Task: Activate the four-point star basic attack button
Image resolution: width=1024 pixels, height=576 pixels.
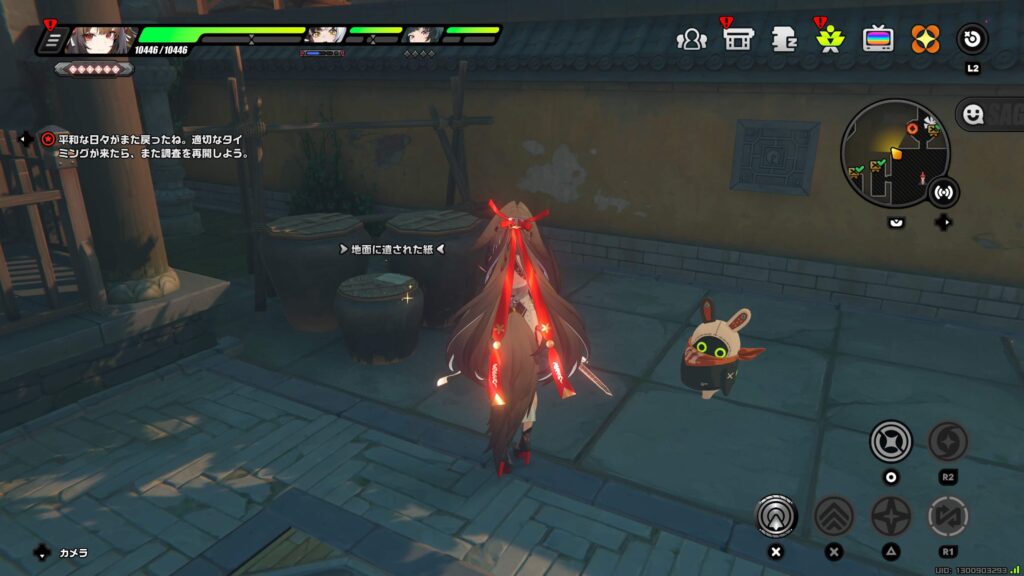Action: 890,517
